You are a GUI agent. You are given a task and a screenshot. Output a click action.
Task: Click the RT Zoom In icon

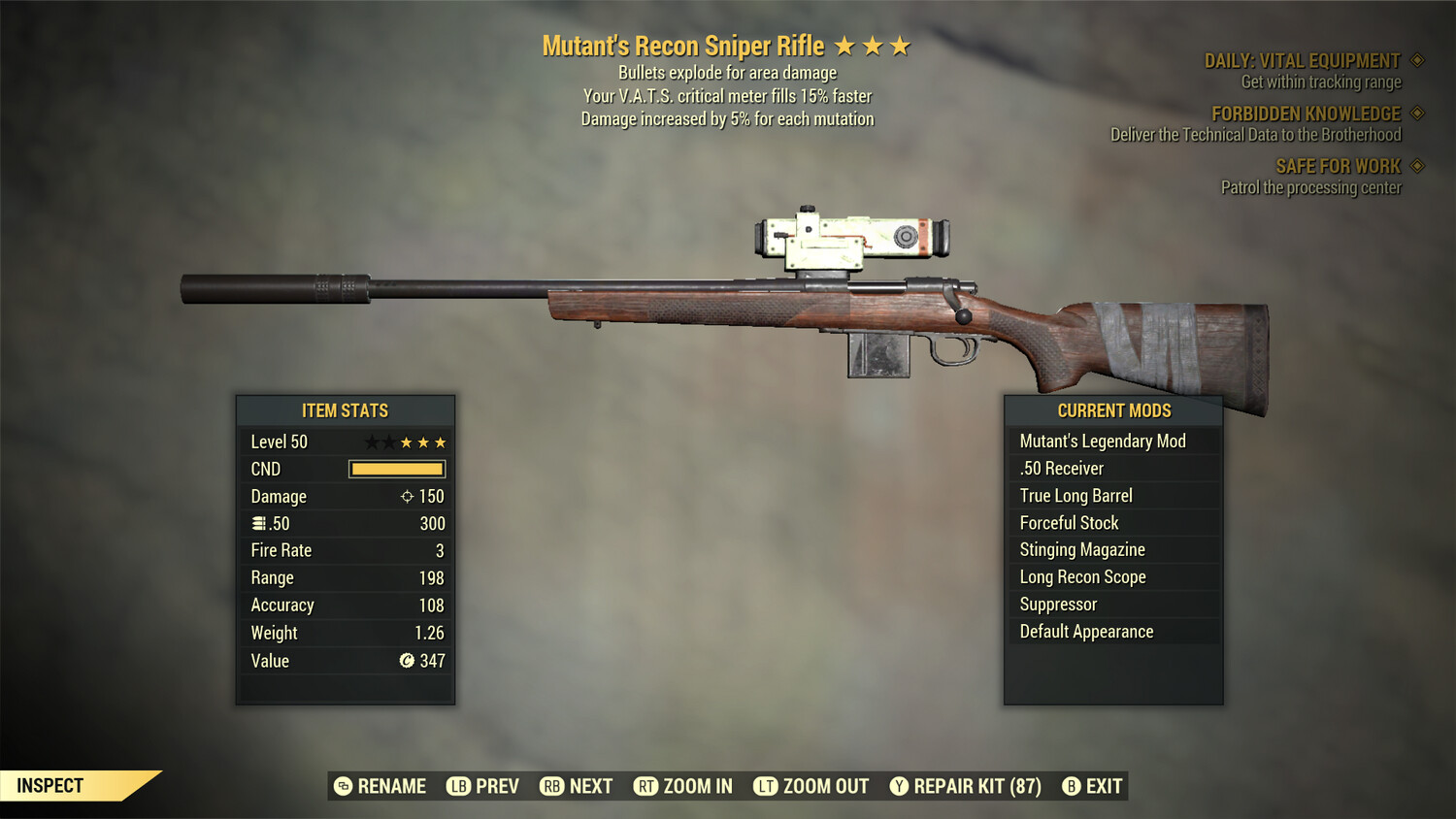click(646, 786)
